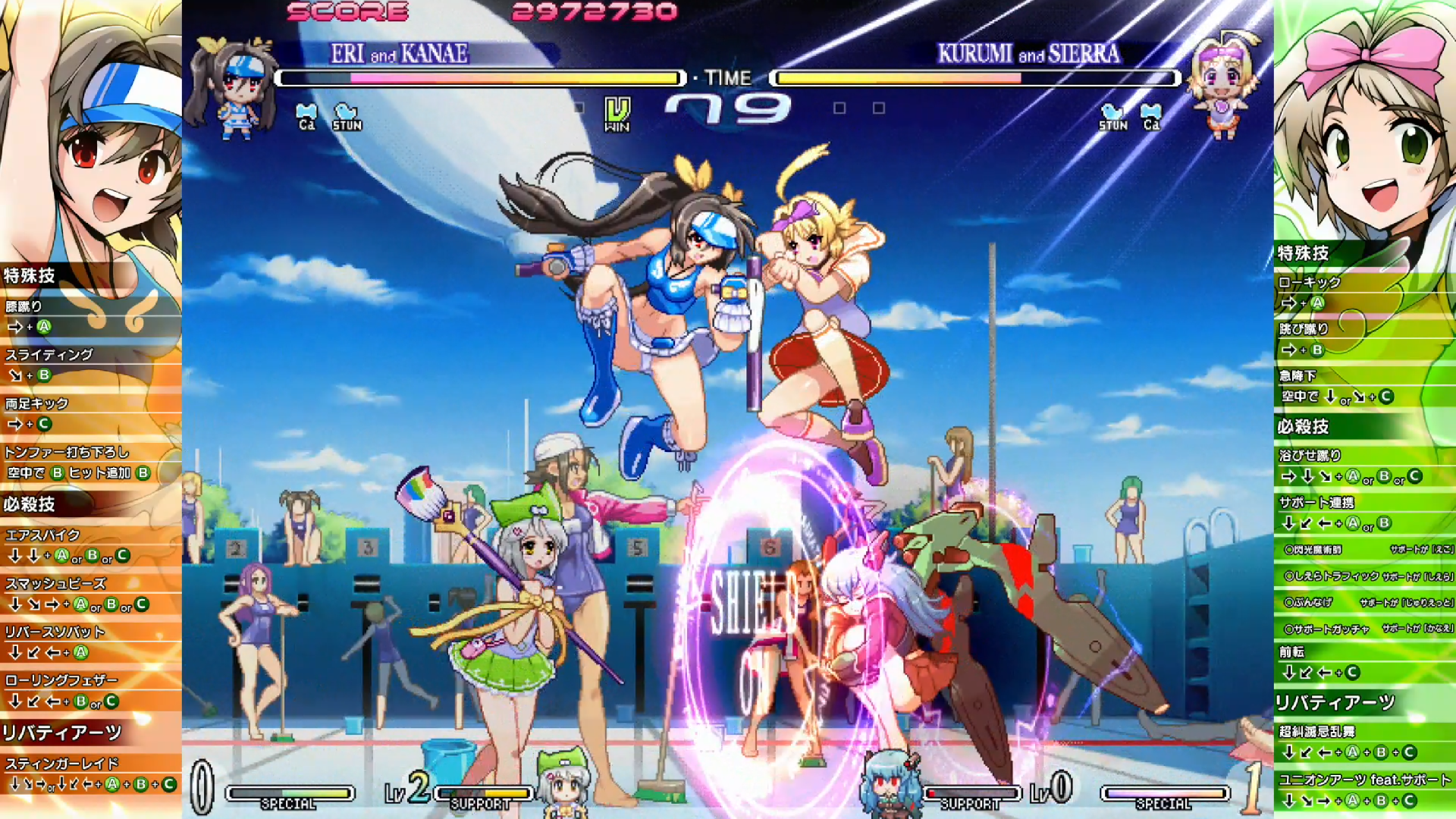Select player two's STUN status icon
Viewport: 1456px width, 819px height.
point(1112,116)
